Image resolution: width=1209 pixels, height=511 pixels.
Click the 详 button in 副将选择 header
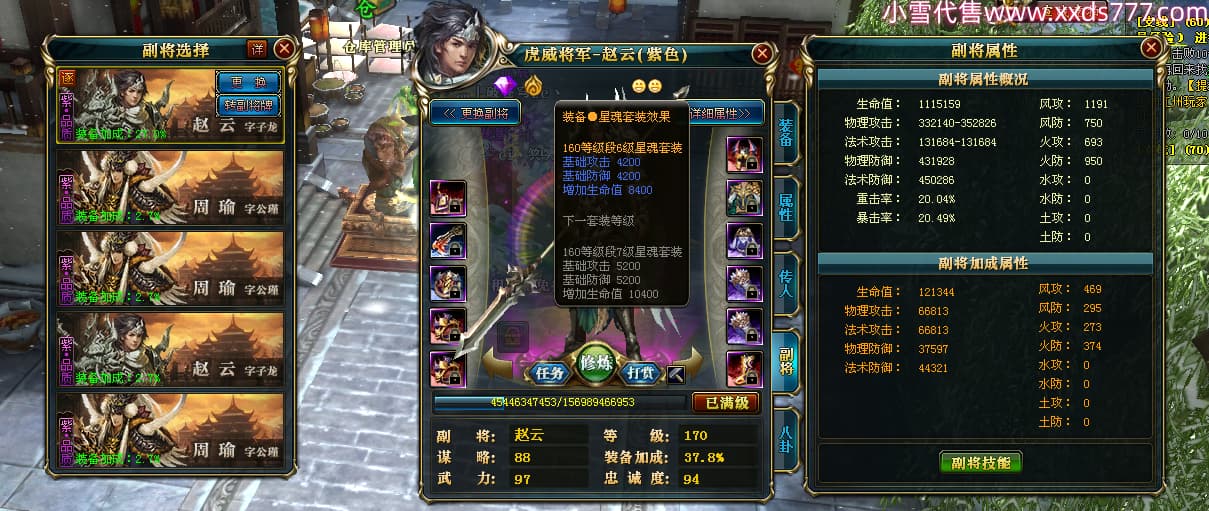tap(257, 48)
